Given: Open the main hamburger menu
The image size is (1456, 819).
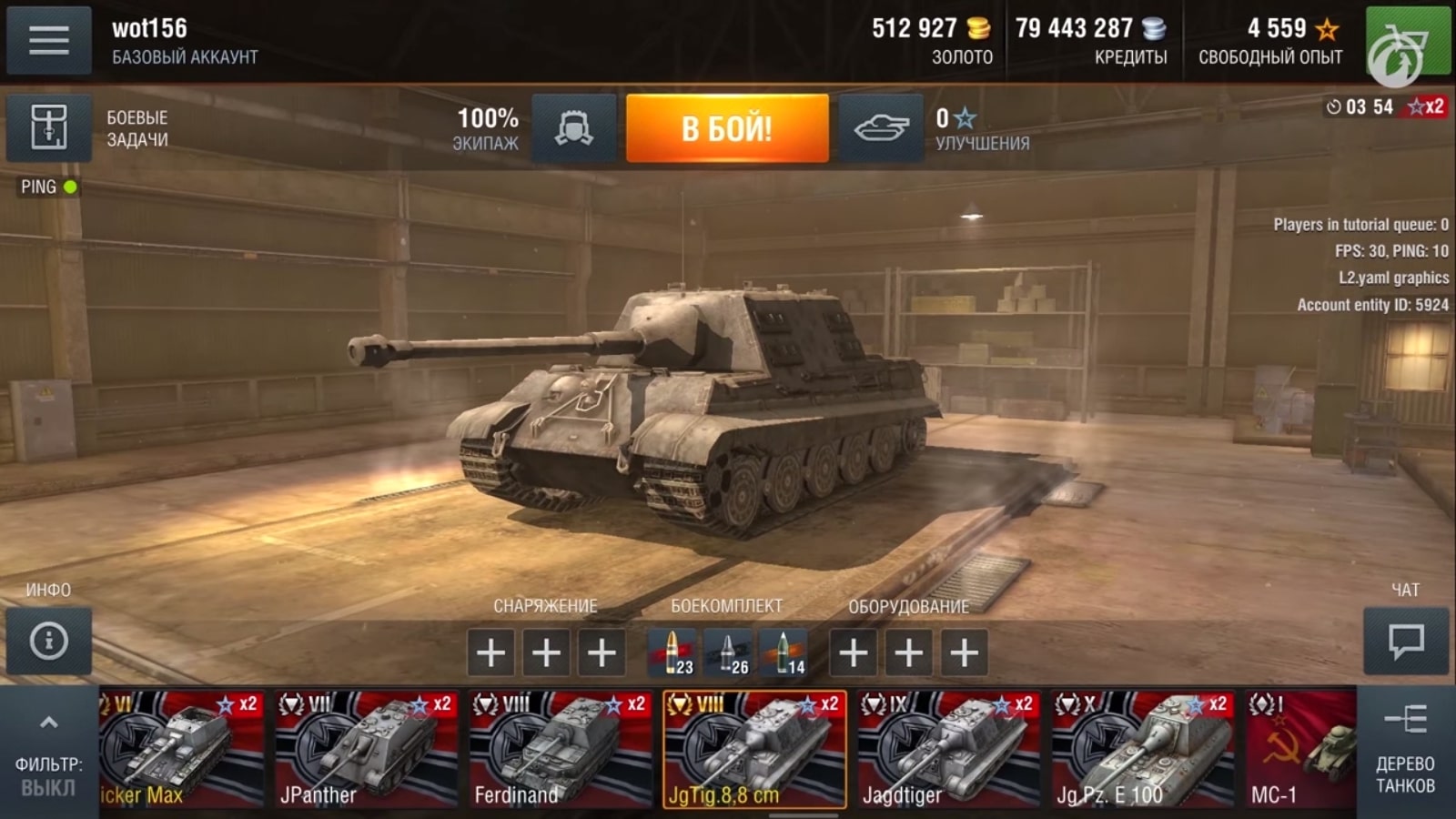Looking at the screenshot, I should tap(48, 38).
